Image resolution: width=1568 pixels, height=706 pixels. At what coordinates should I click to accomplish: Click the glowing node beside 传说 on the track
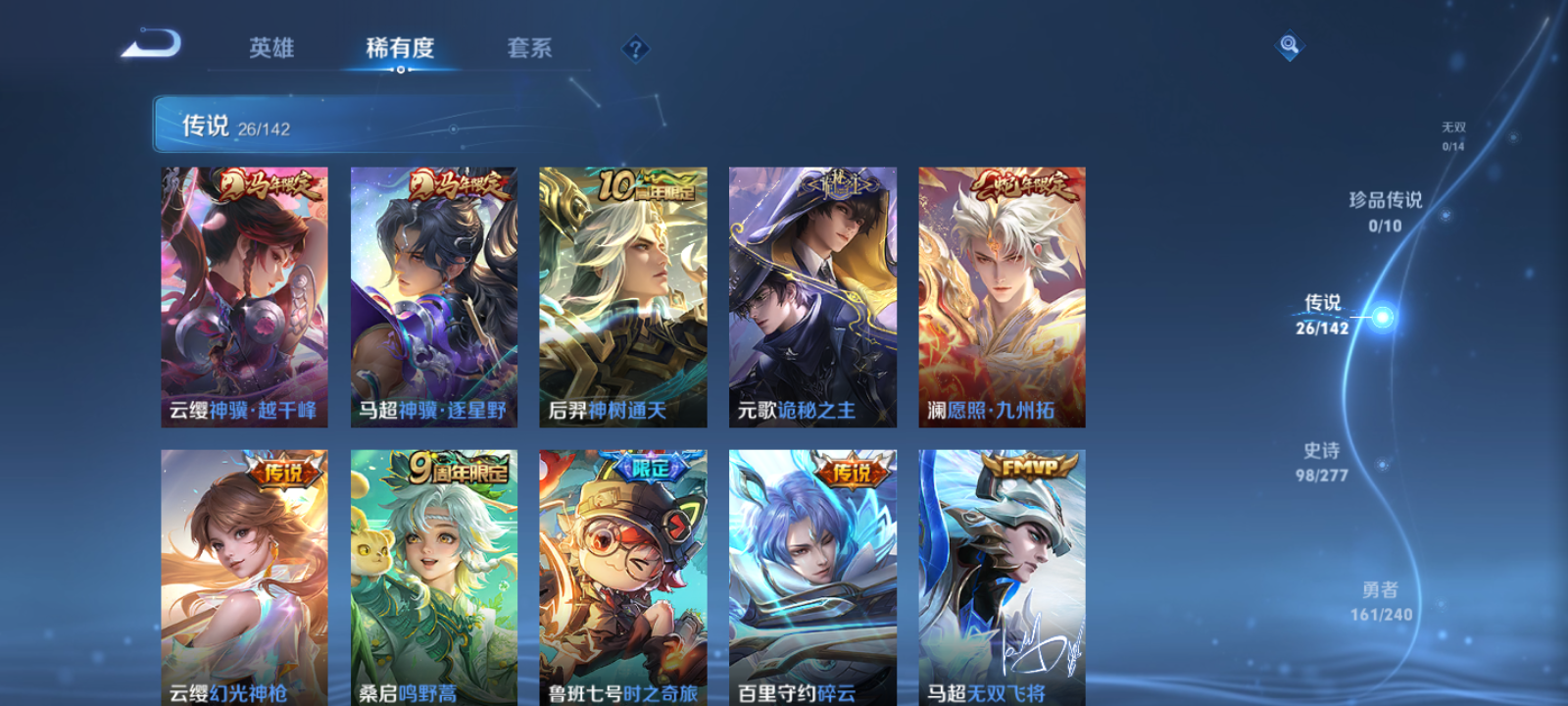pos(1380,316)
